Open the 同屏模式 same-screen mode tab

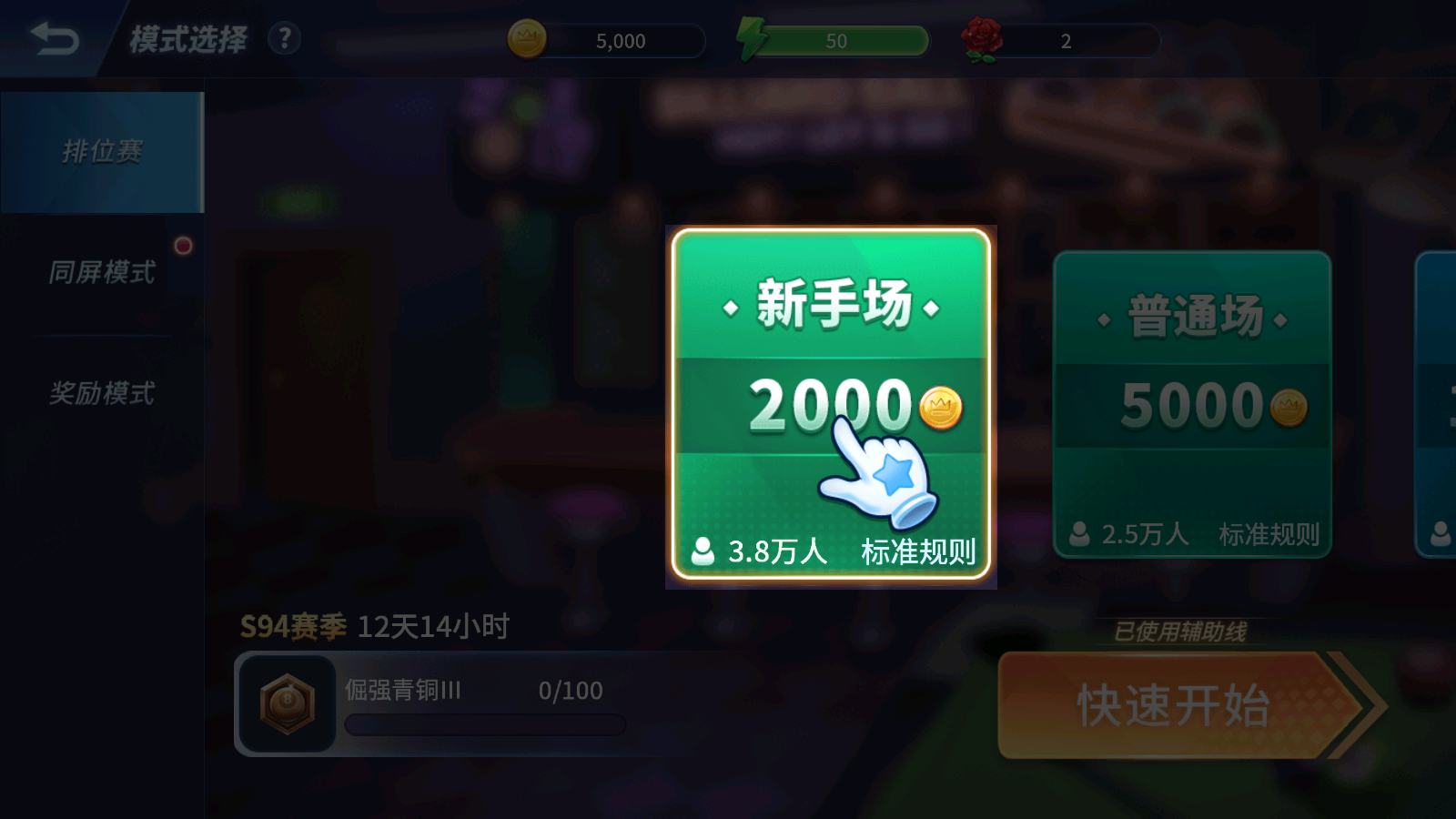(x=100, y=272)
